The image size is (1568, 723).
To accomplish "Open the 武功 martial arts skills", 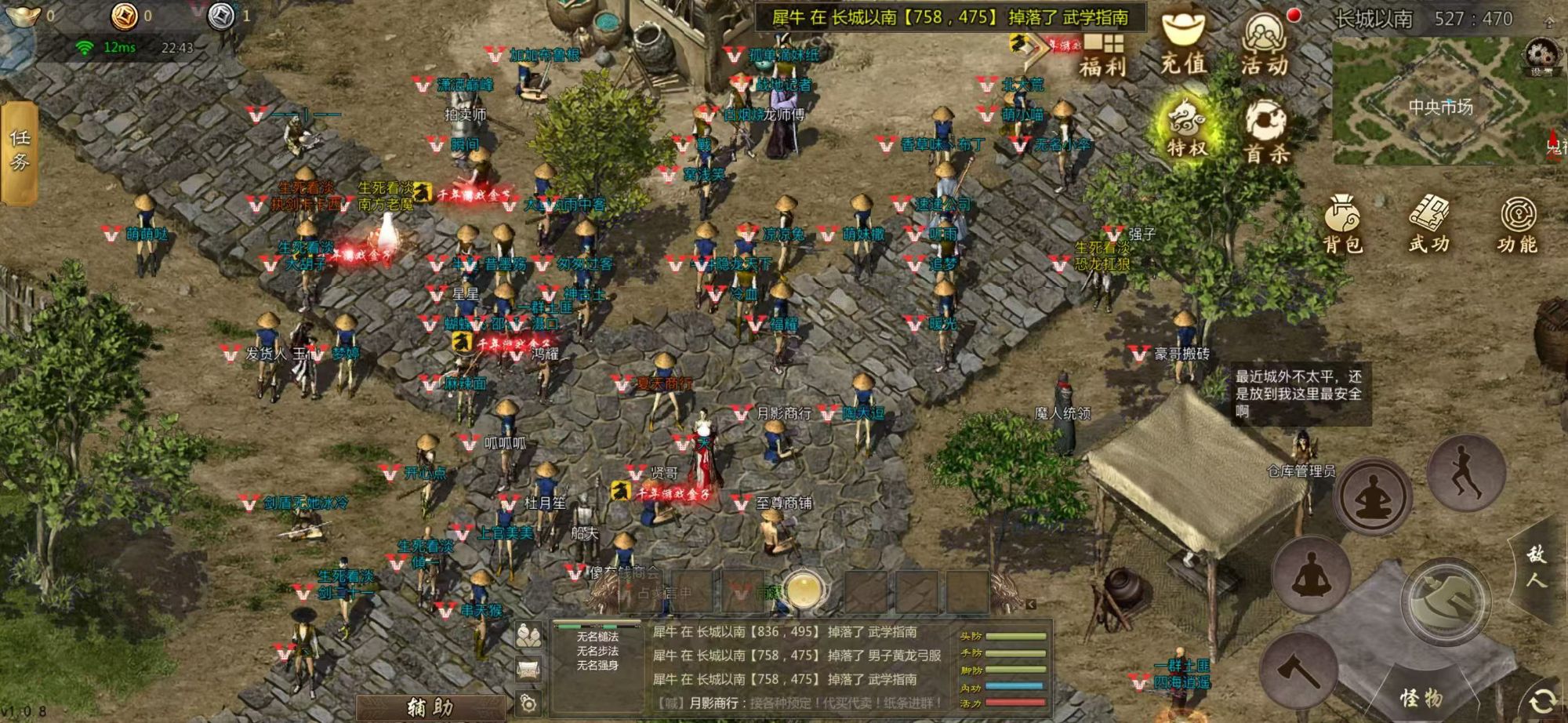I will pyautogui.click(x=1429, y=224).
